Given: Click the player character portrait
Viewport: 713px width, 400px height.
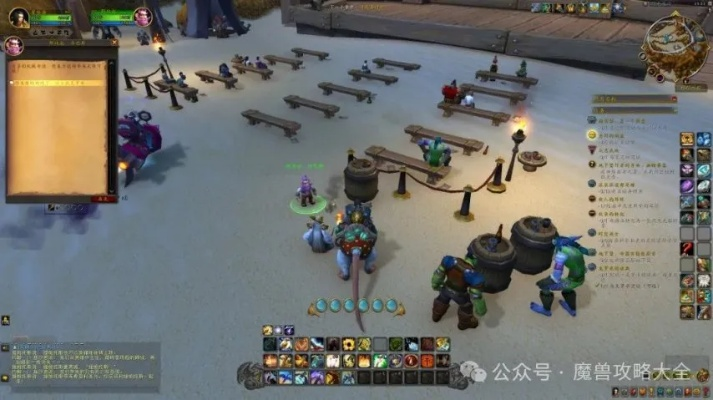Looking at the screenshot, I should coord(18,17).
